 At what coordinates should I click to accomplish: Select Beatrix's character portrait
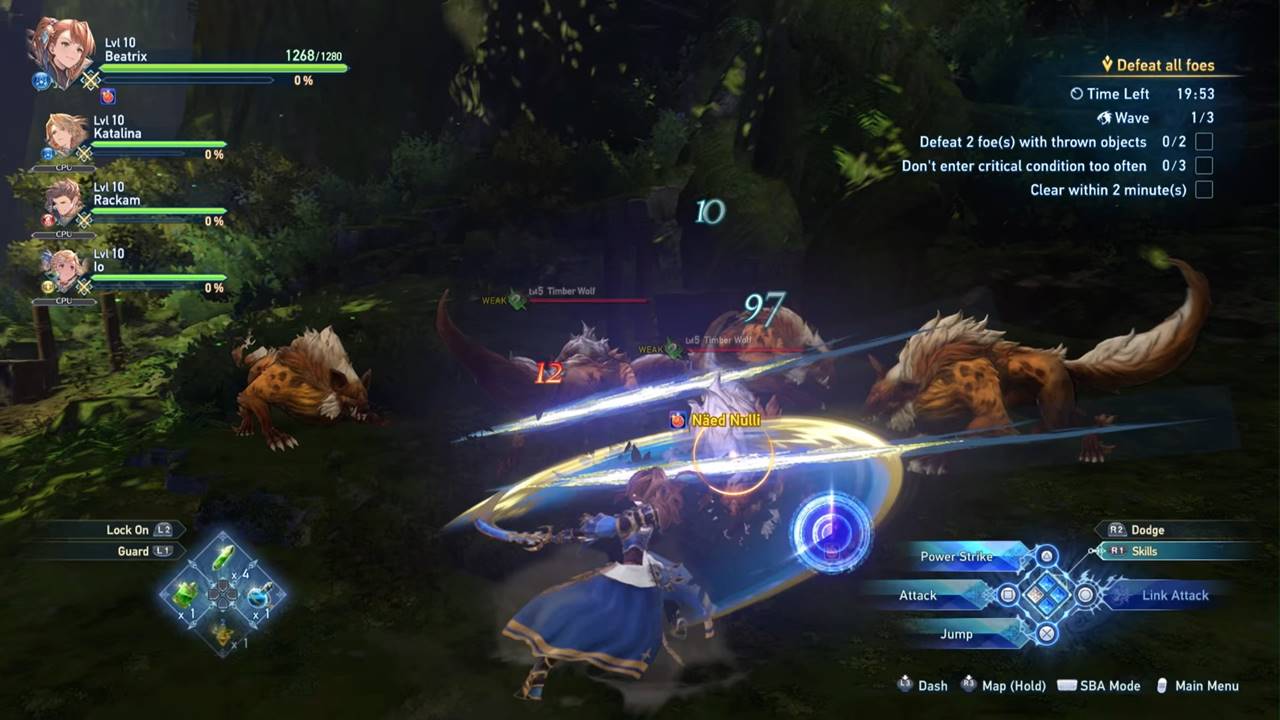coord(62,50)
